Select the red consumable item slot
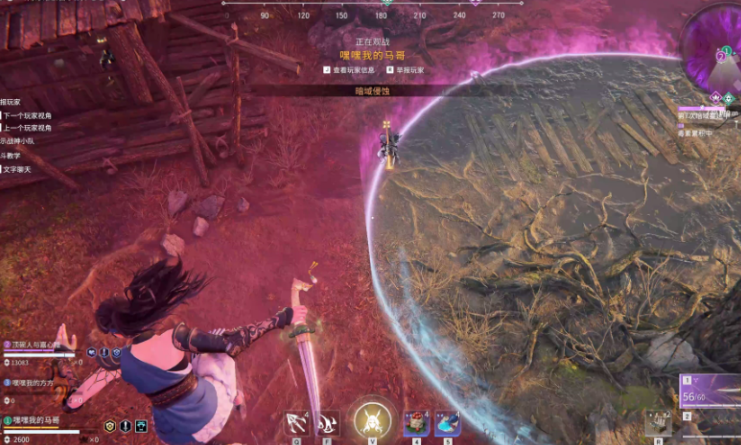 (x=415, y=423)
